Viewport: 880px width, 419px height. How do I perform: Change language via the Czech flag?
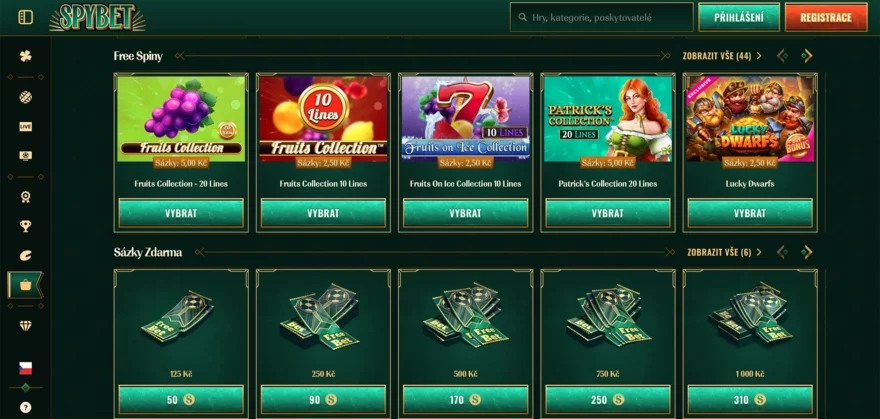[25, 368]
